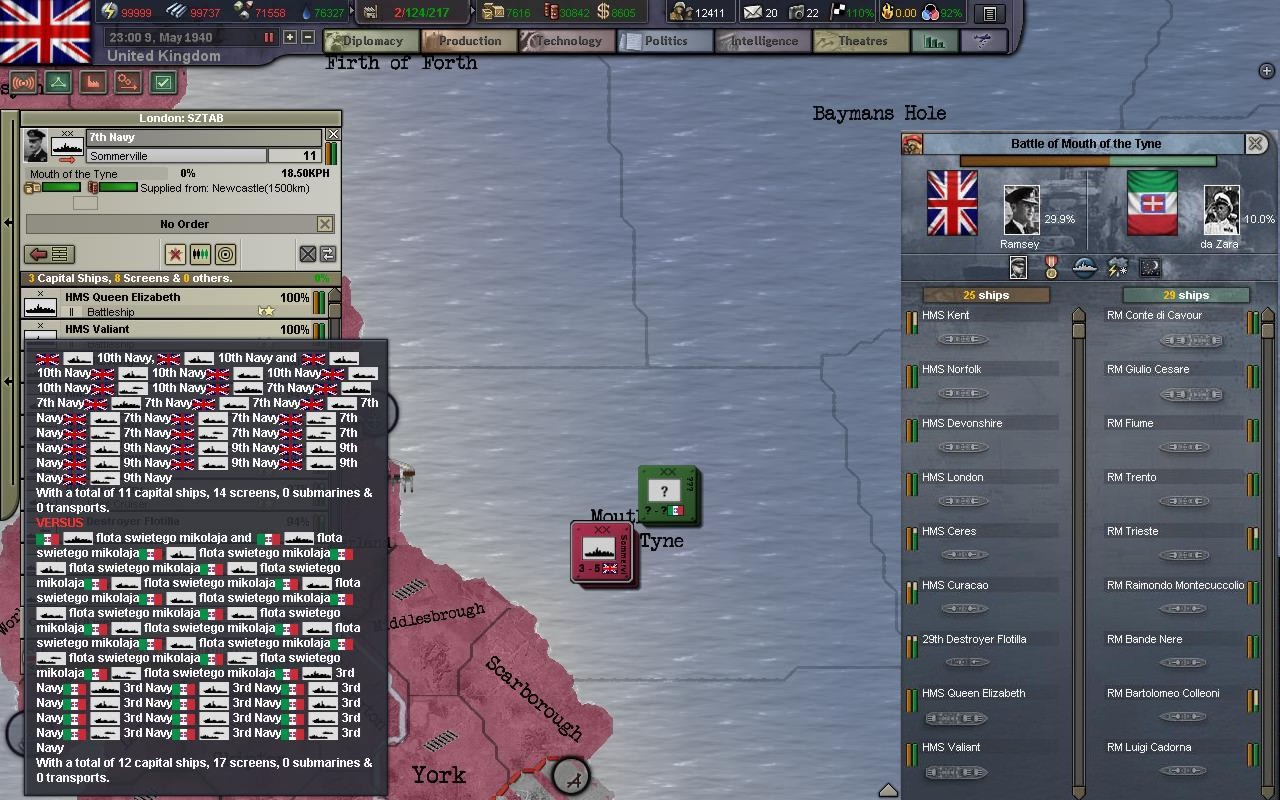This screenshot has height=800, width=1280.
Task: Pause the game clock
Action: [x=268, y=37]
